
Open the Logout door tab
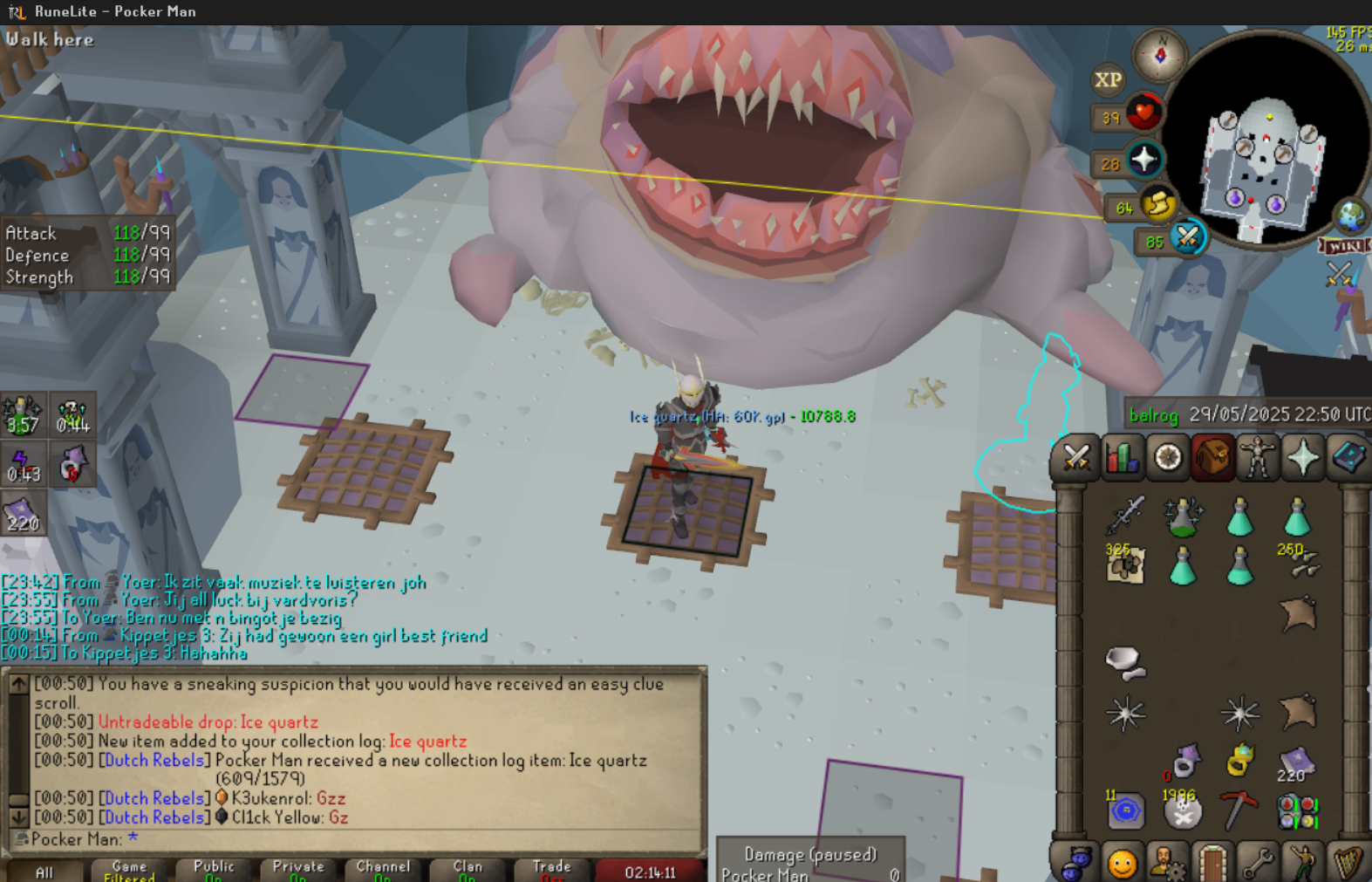coord(1212,863)
